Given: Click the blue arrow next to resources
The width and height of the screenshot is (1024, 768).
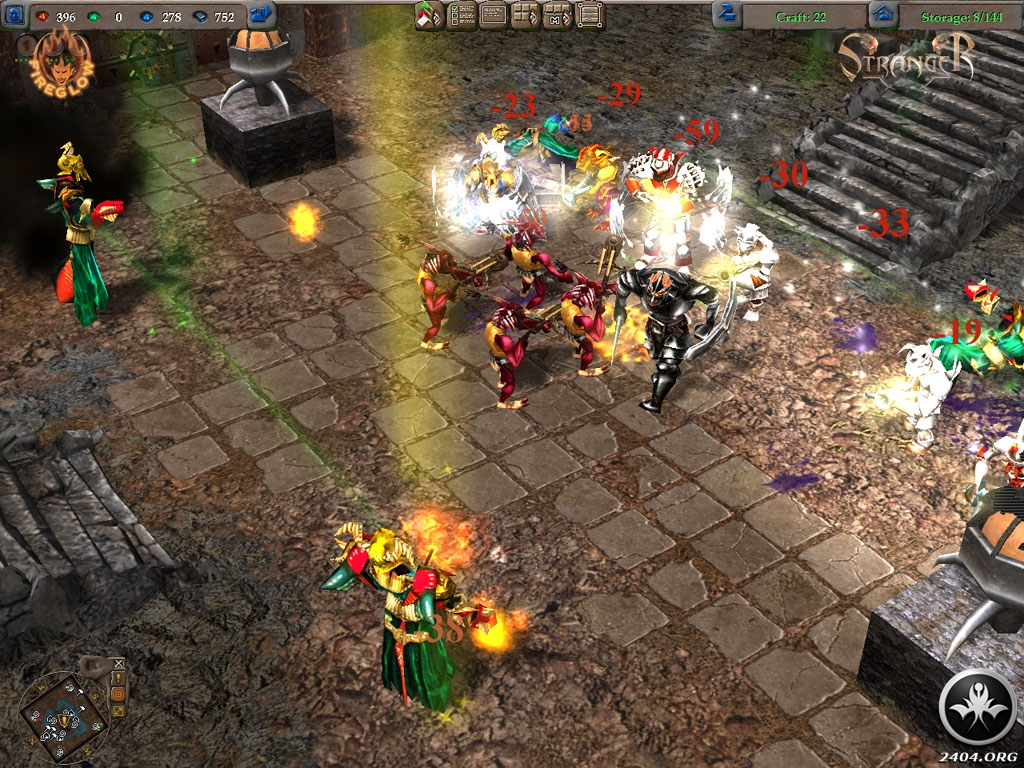Looking at the screenshot, I should click(x=261, y=15).
